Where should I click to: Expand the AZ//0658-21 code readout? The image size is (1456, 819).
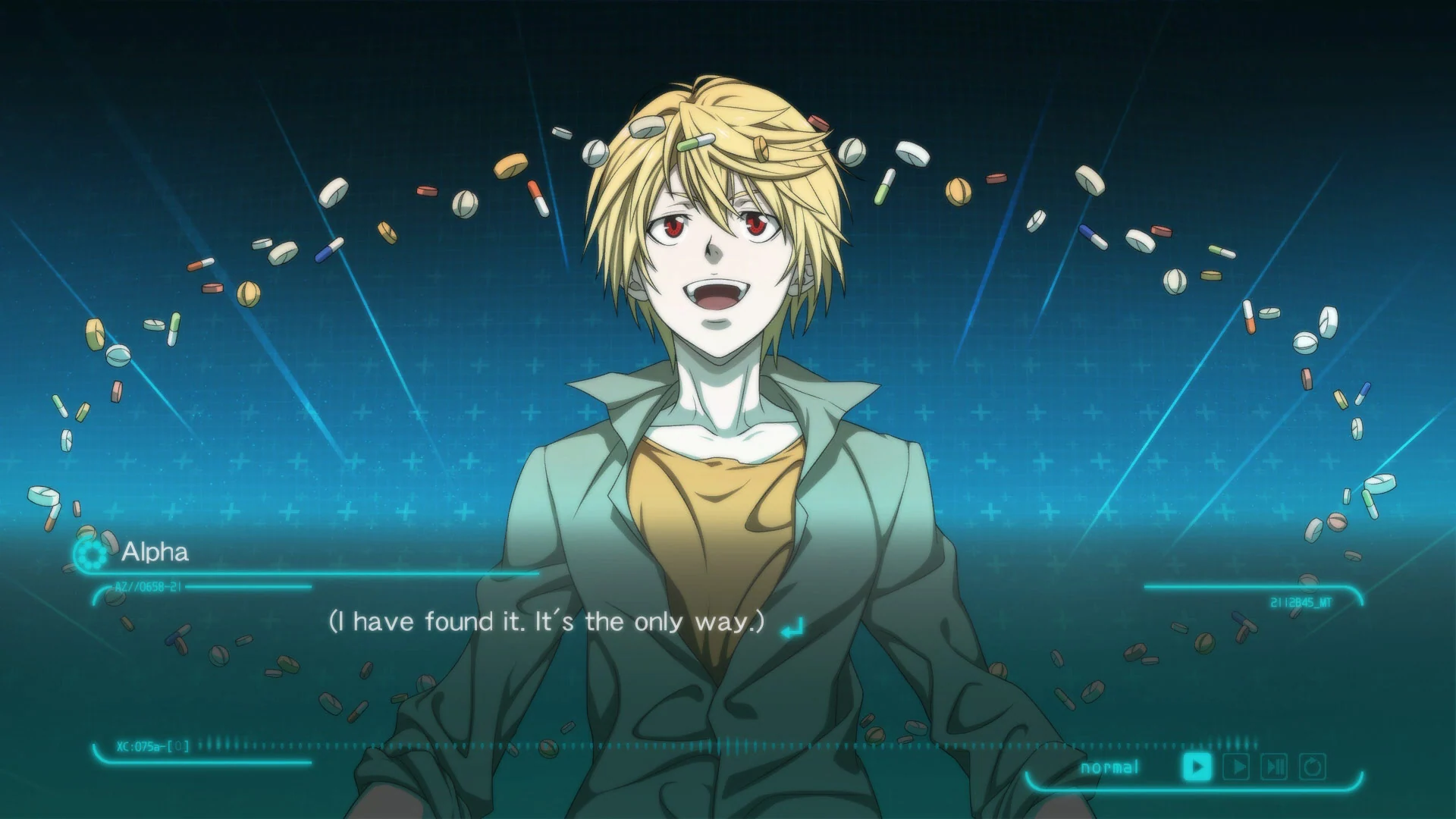146,586
